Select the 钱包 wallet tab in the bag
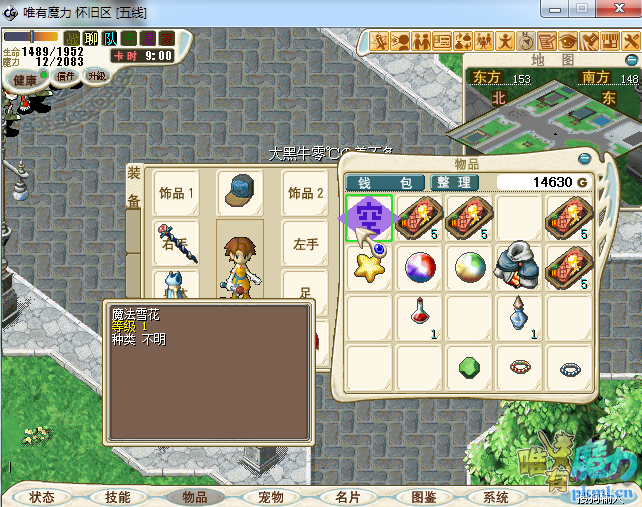Image resolution: width=642 pixels, height=507 pixels. coord(385,182)
